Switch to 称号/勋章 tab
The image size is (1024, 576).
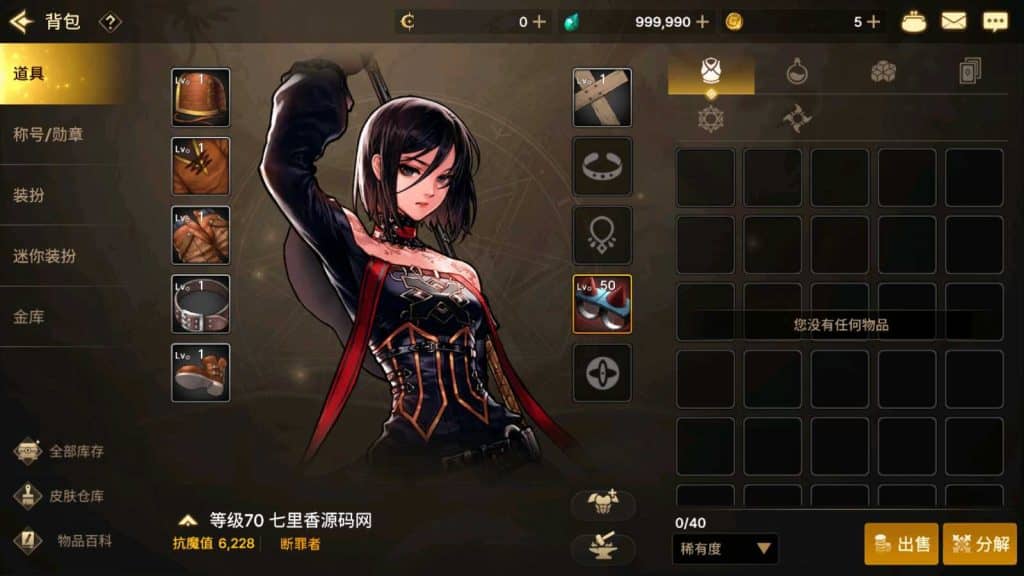pyautogui.click(x=62, y=134)
